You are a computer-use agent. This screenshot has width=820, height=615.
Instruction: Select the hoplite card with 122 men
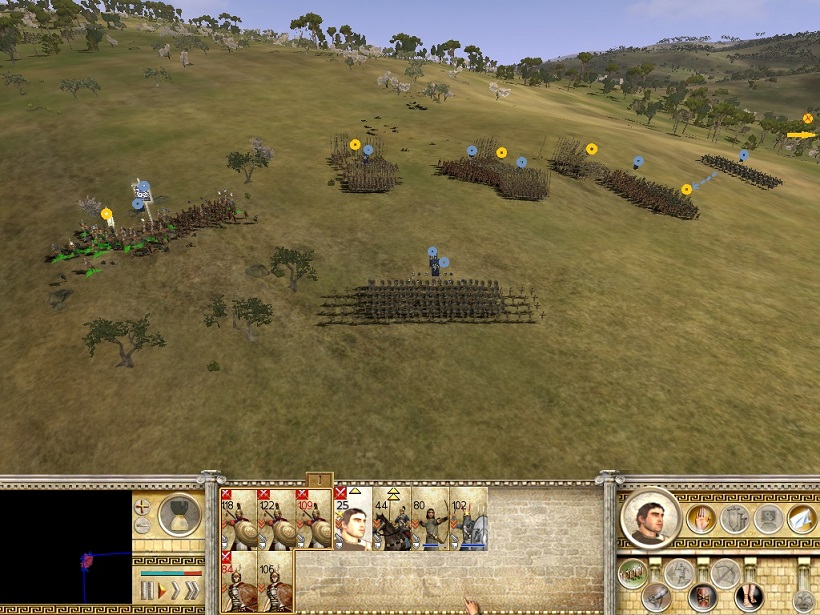pyautogui.click(x=277, y=518)
